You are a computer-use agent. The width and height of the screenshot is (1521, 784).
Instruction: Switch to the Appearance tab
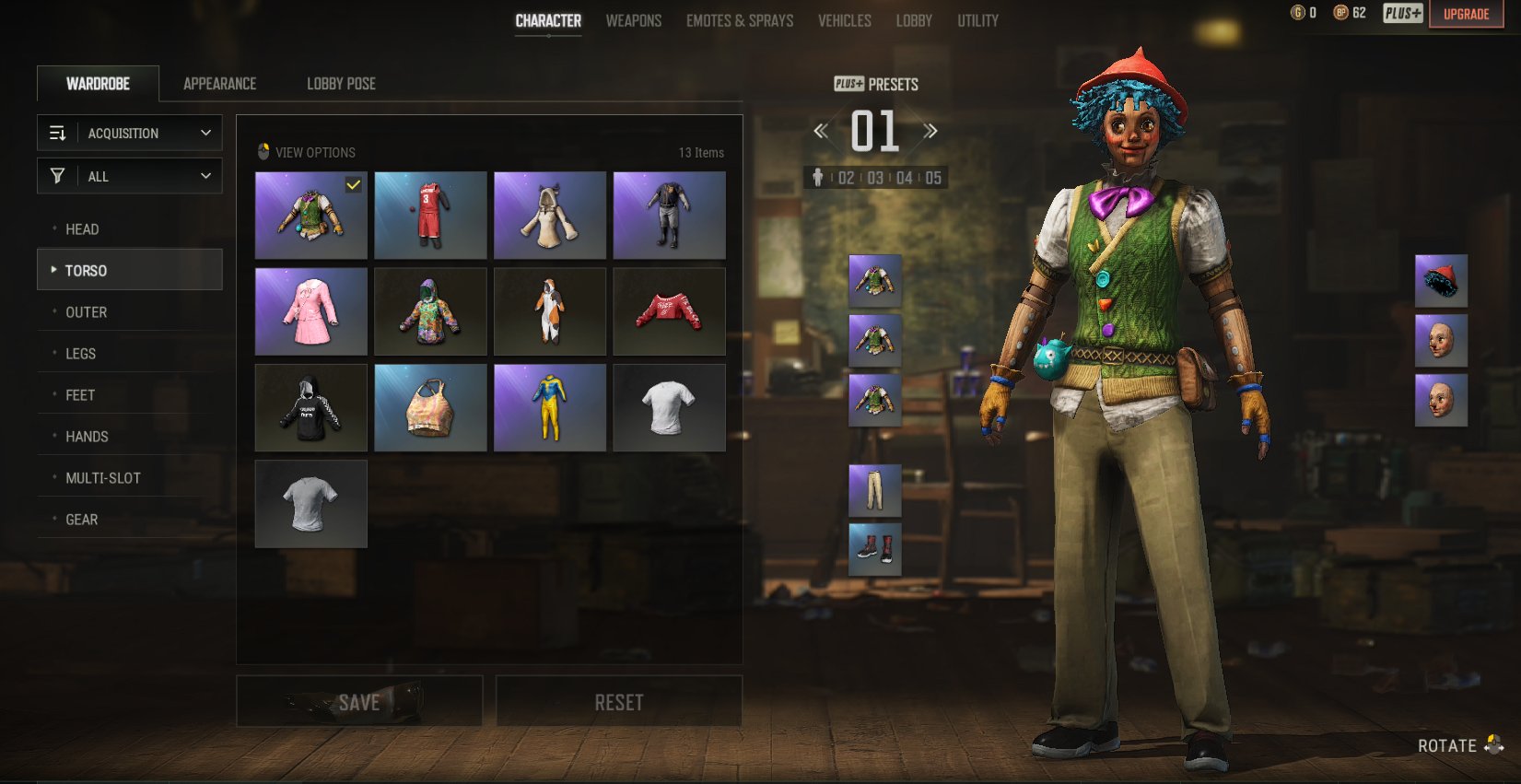point(219,84)
